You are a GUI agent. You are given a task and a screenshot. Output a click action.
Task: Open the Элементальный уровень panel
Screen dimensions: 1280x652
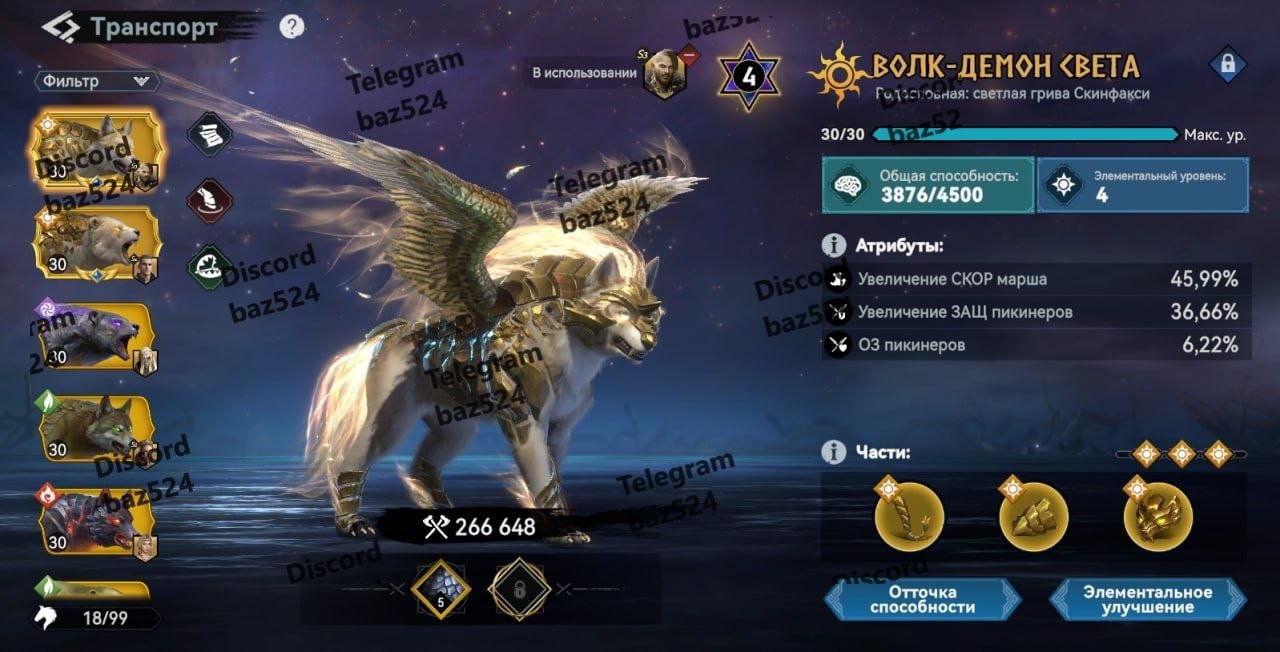[x=1142, y=185]
